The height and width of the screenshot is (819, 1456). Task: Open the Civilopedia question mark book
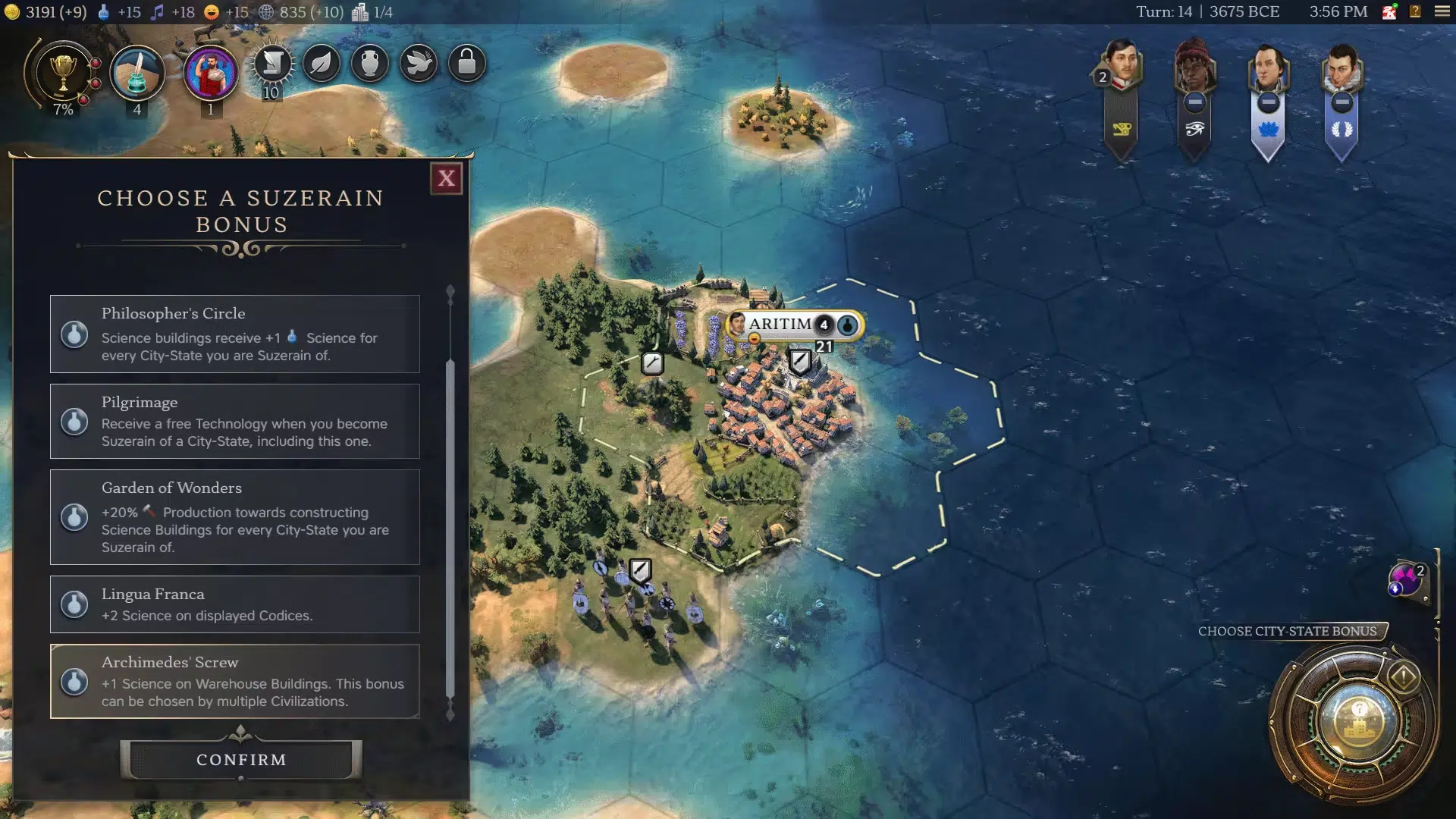point(1415,11)
